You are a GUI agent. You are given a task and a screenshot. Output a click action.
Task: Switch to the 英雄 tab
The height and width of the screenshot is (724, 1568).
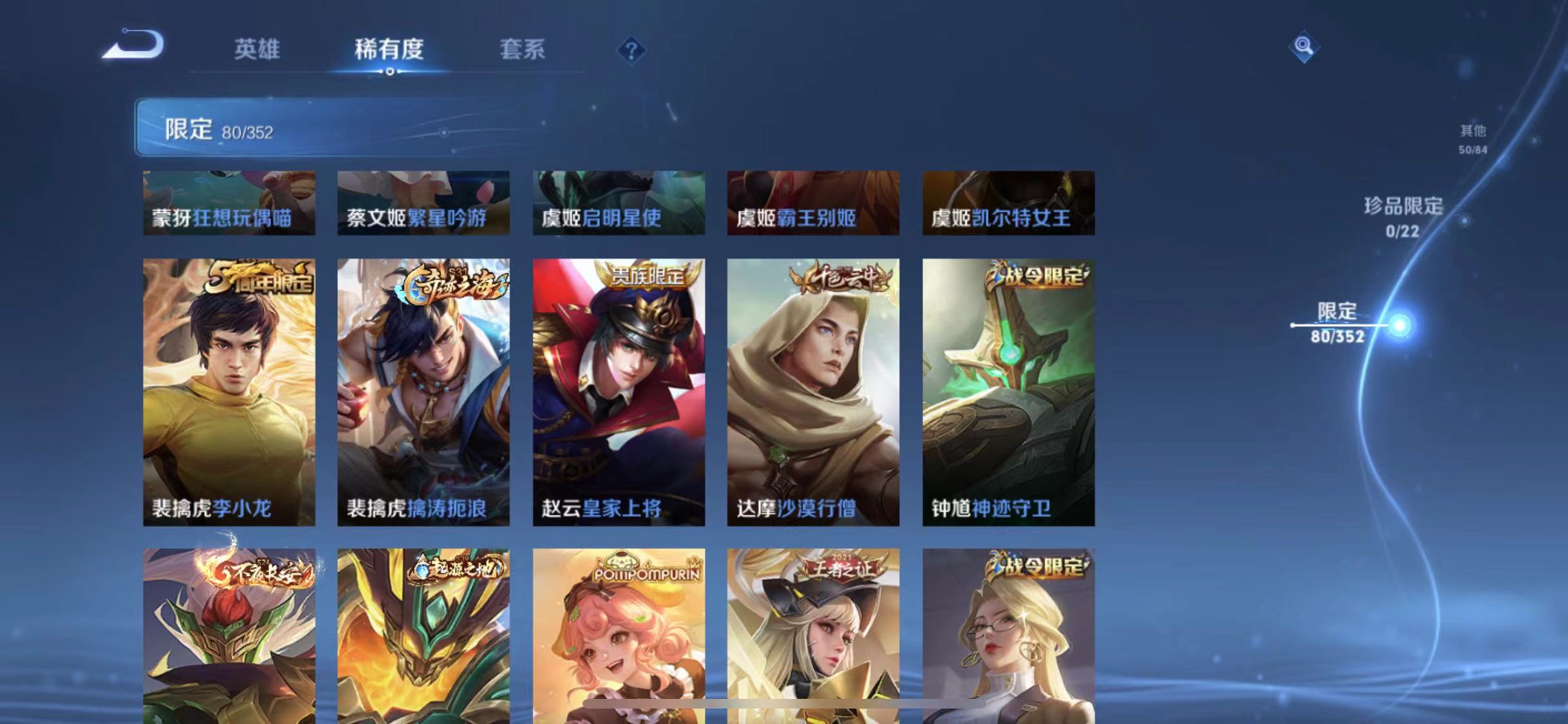[257, 50]
